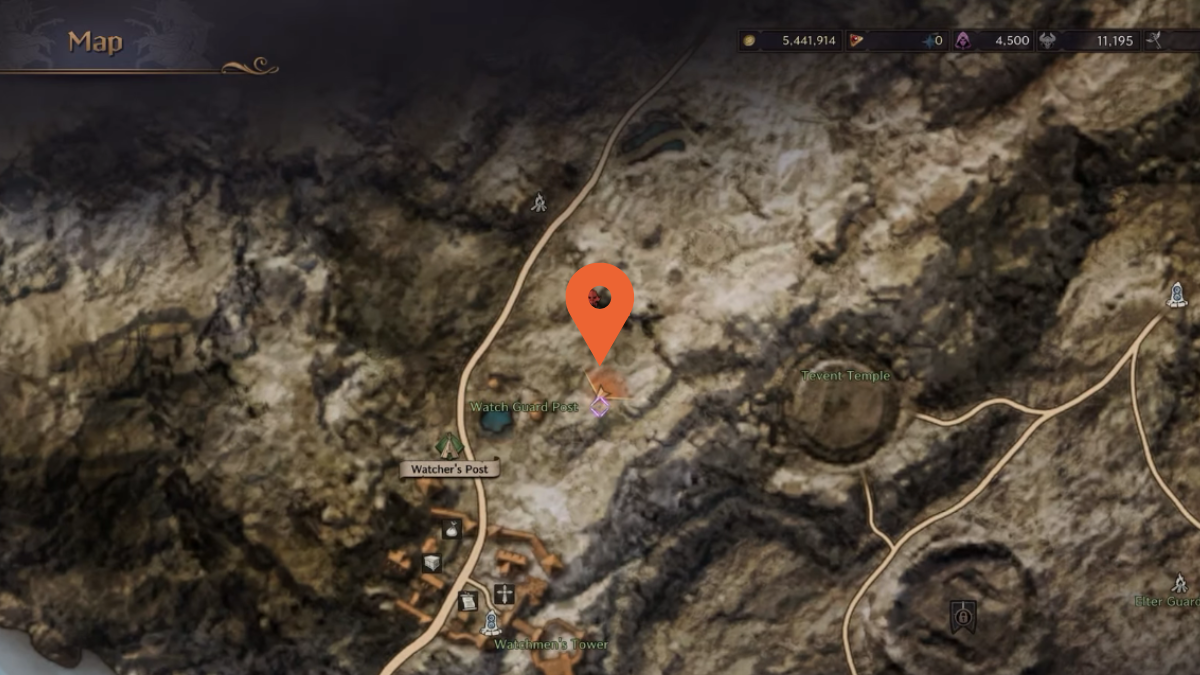Select the Watcher's Post banner label
Image resolution: width=1200 pixels, height=675 pixels.
point(450,469)
